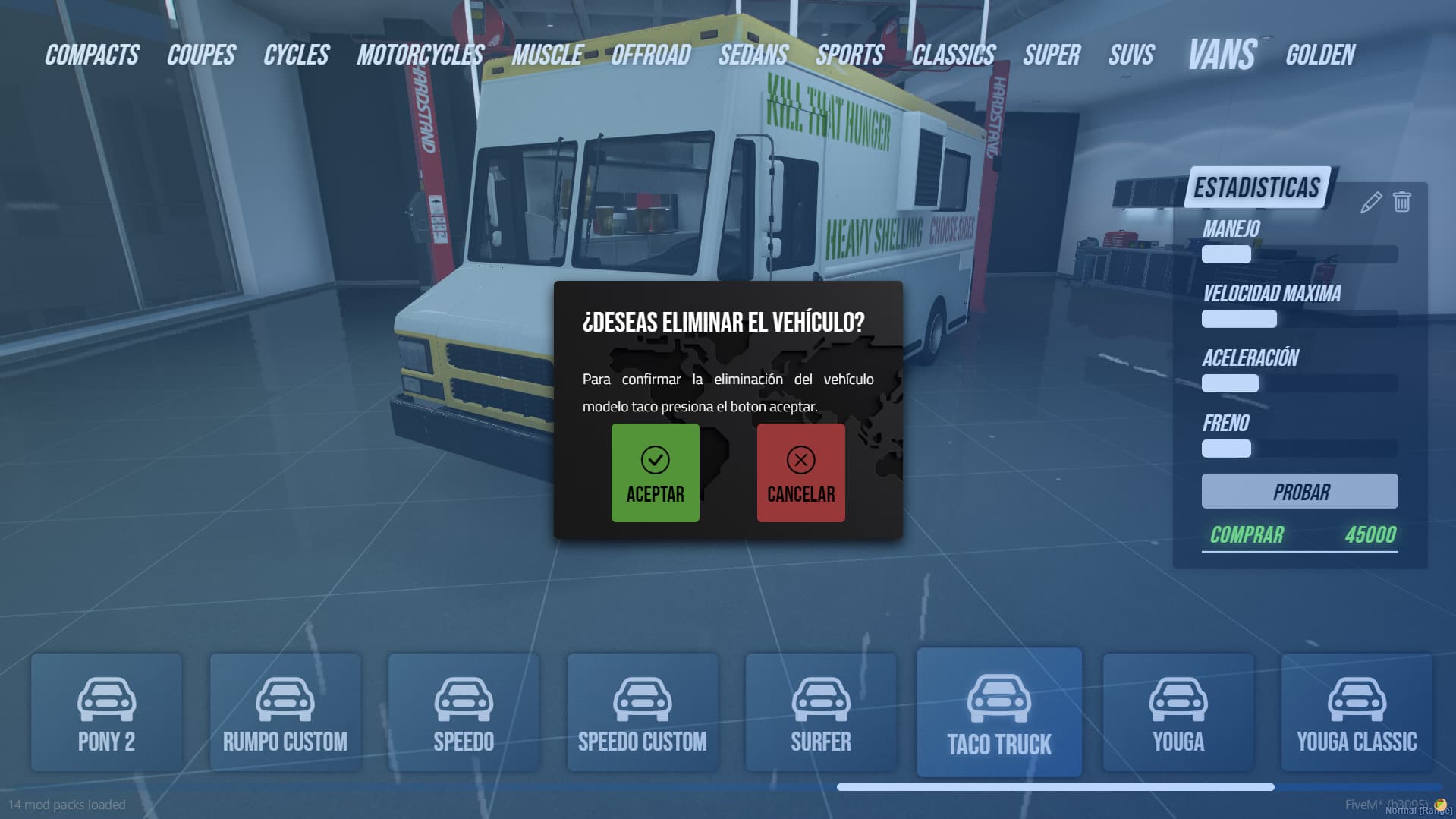Select the Speedo vehicle icon
The height and width of the screenshot is (819, 1456).
[464, 698]
